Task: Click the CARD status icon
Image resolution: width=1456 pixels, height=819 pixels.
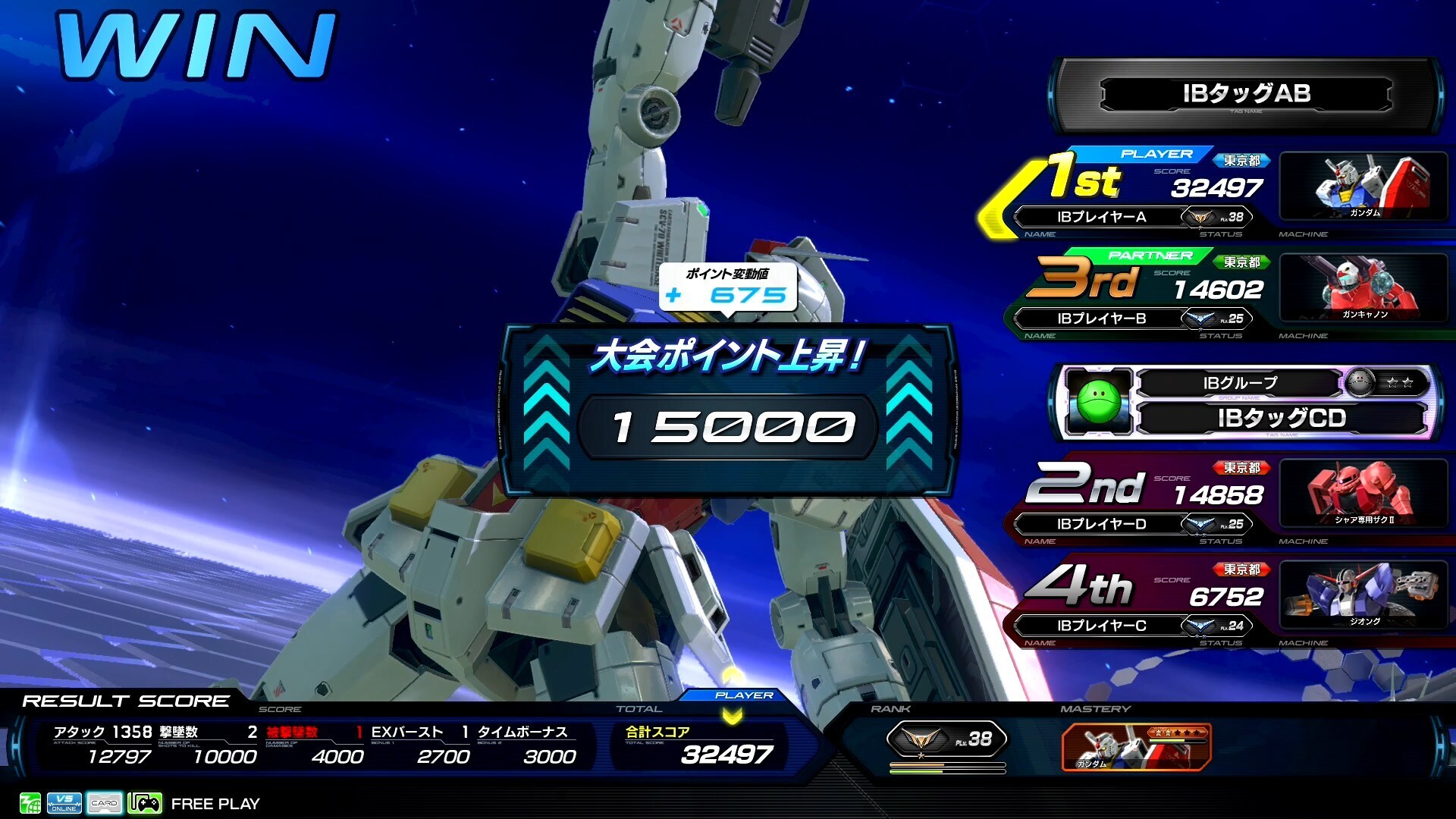Action: (x=105, y=803)
